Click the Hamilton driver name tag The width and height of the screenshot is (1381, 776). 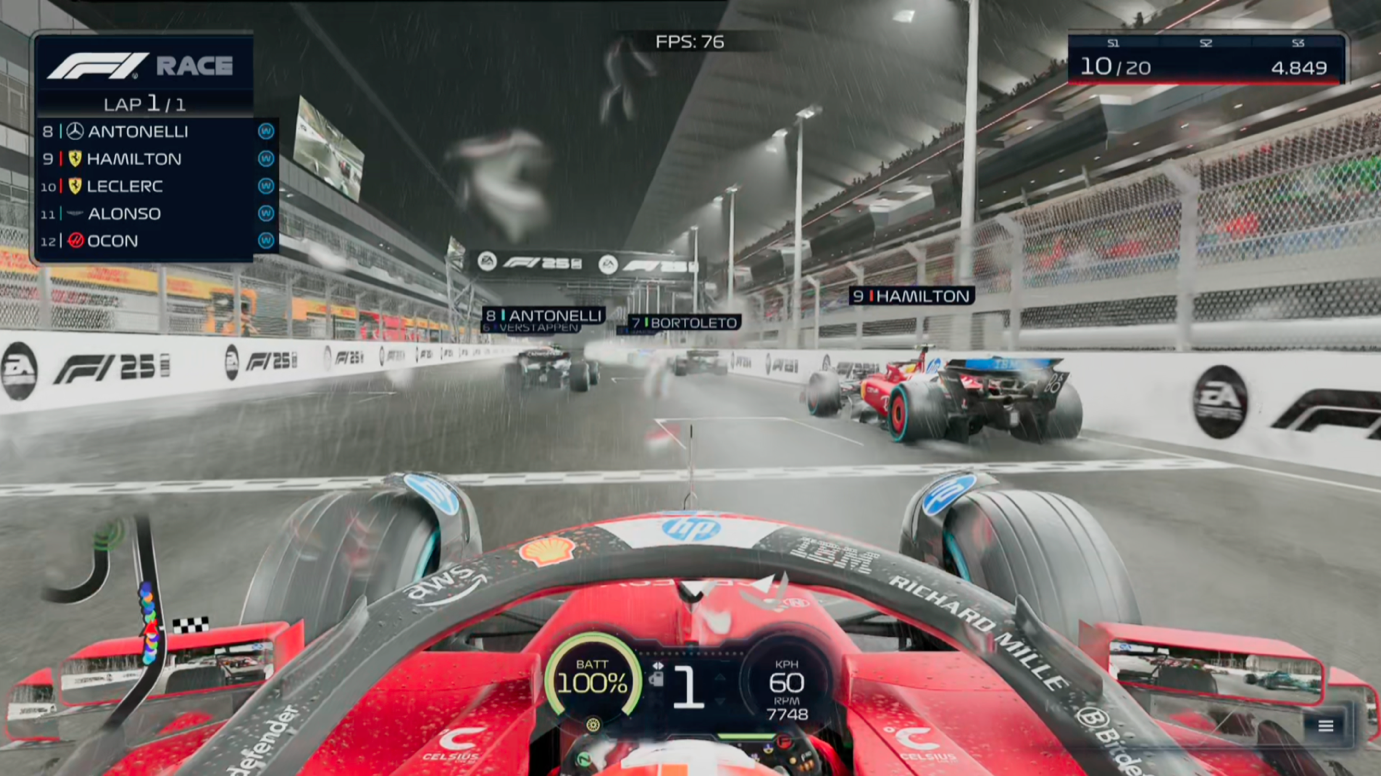911,296
